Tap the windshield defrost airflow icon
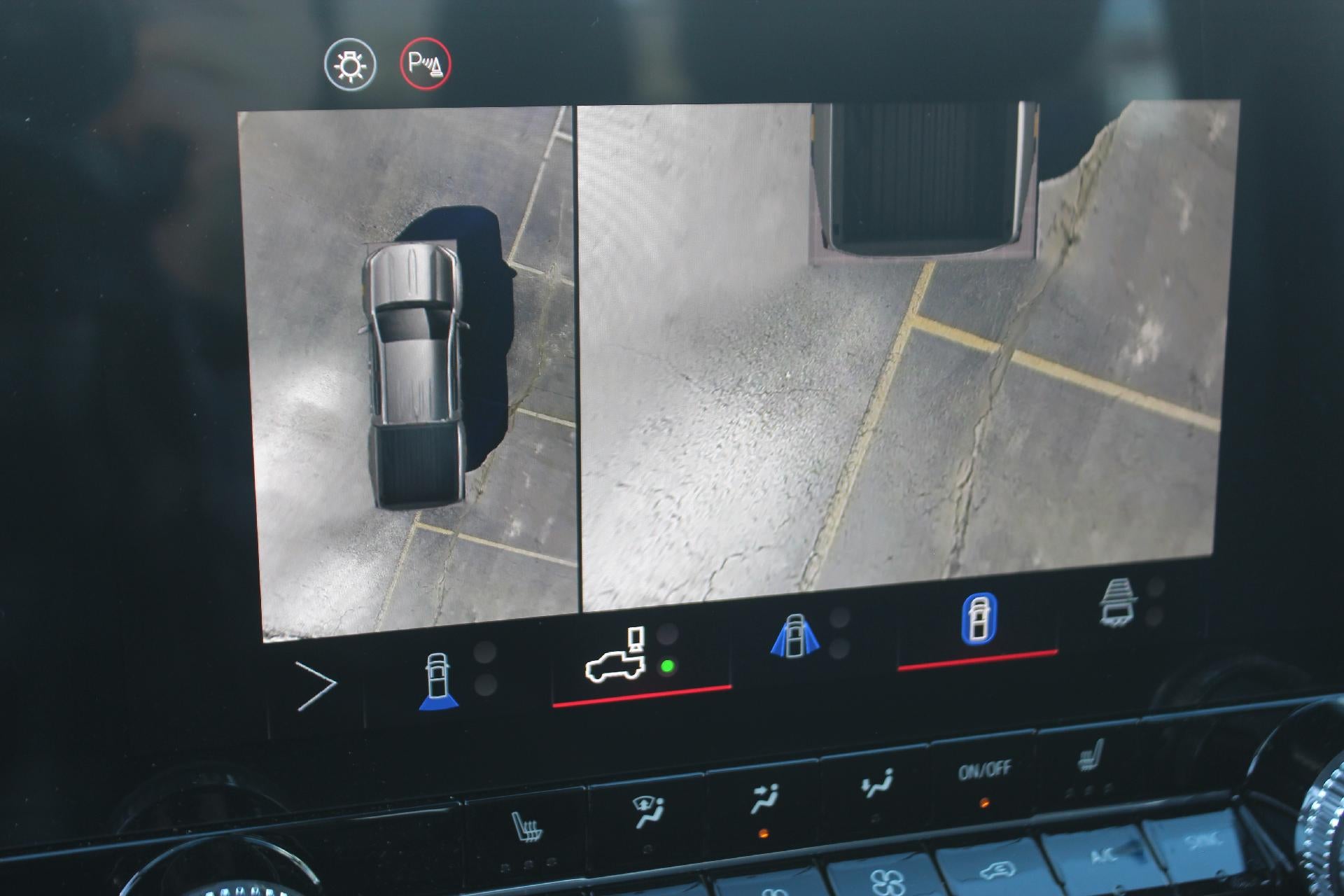Viewport: 1344px width, 896px height. click(646, 805)
